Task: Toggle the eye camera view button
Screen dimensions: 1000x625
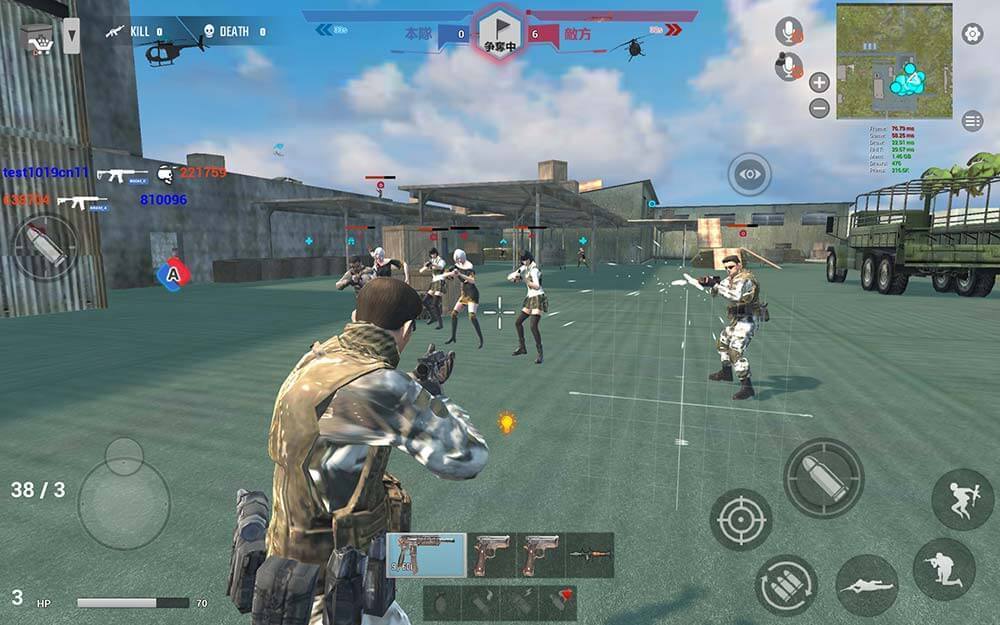Action: [750, 175]
